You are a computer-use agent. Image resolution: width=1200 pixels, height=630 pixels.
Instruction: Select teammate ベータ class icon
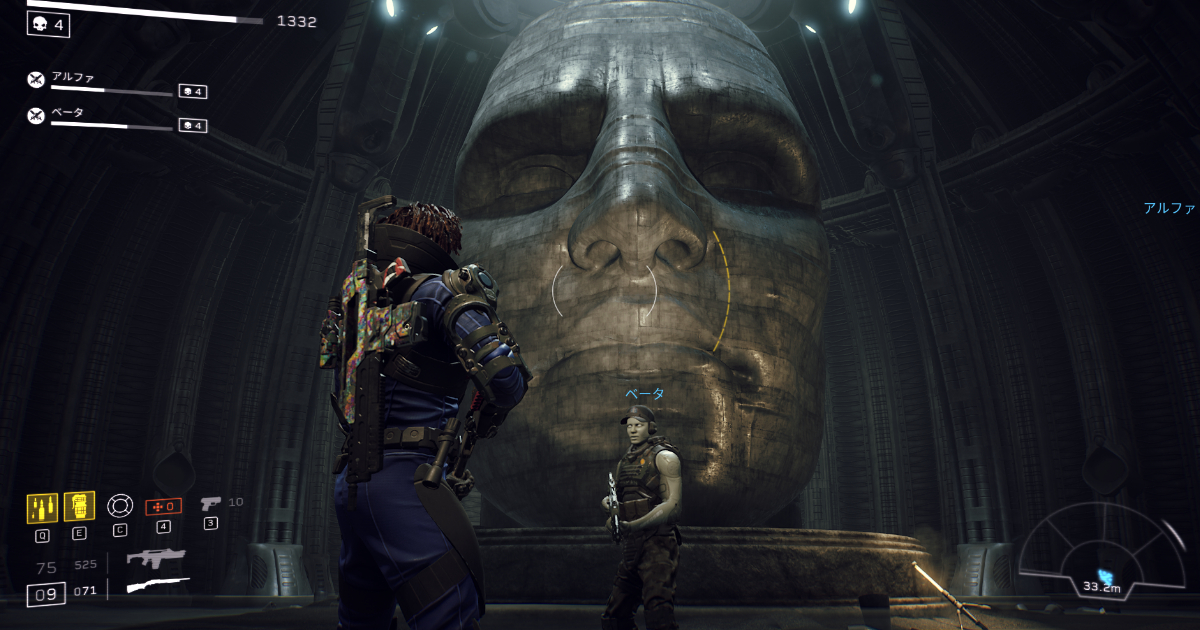[36, 115]
